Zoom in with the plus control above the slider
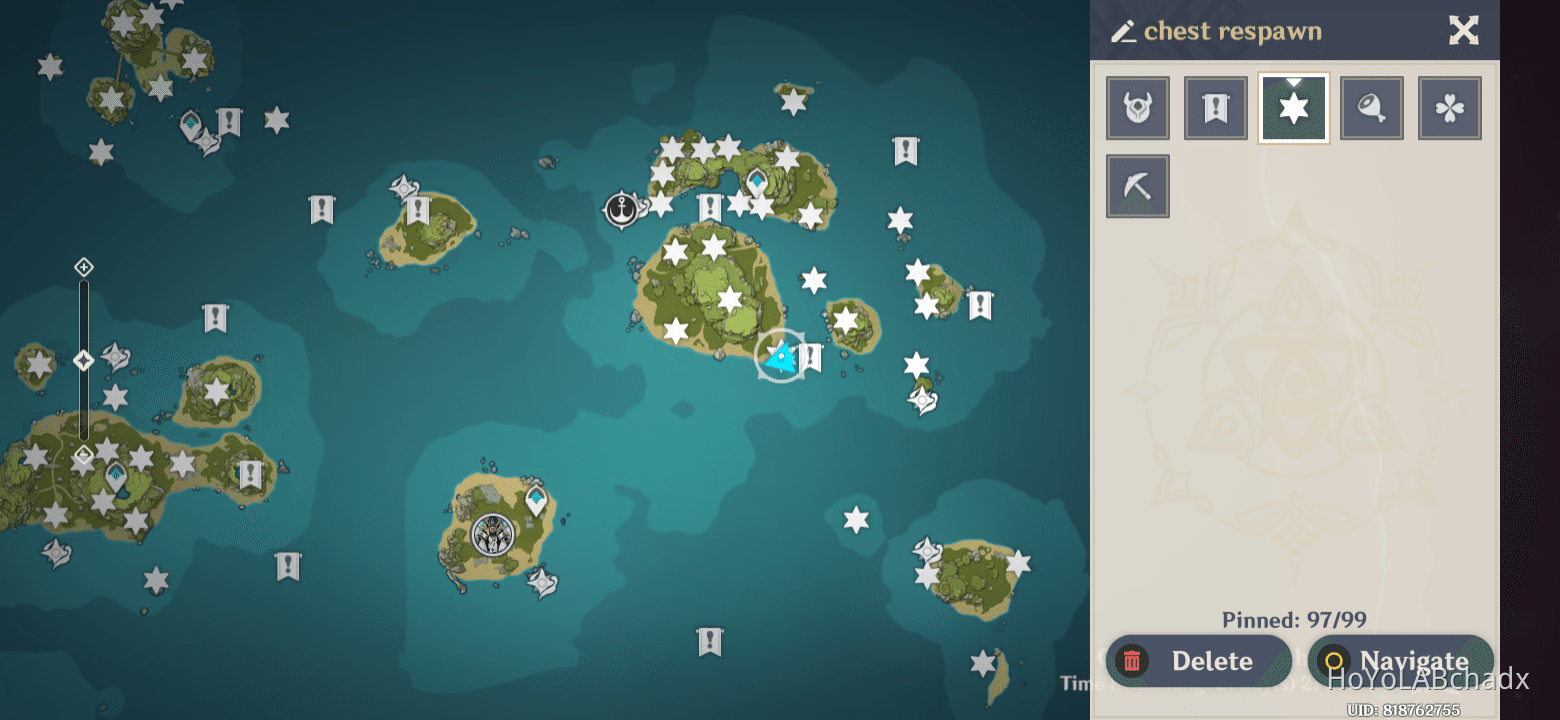This screenshot has width=1560, height=720. pyautogui.click(x=83, y=267)
